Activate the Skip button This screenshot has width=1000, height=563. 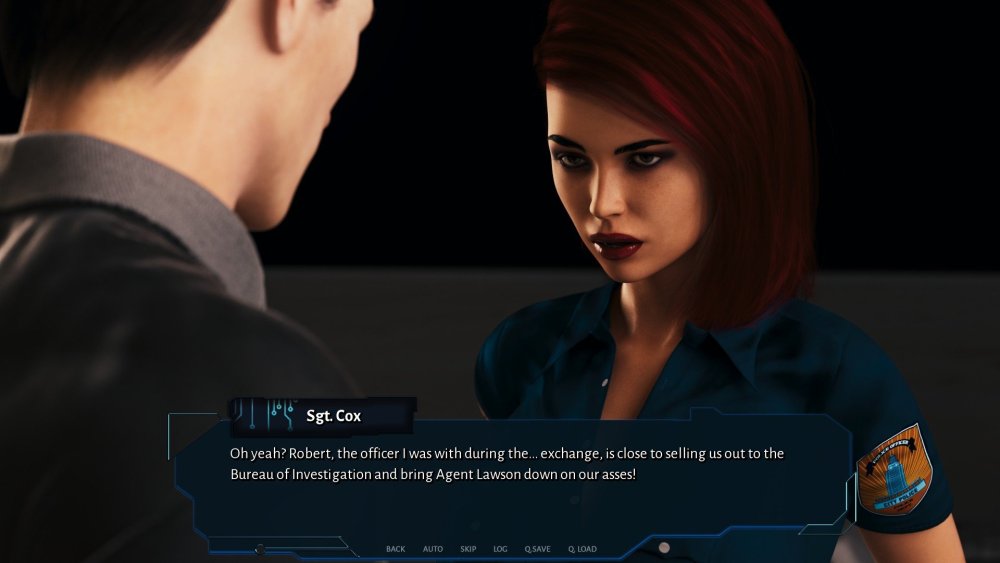tap(468, 549)
